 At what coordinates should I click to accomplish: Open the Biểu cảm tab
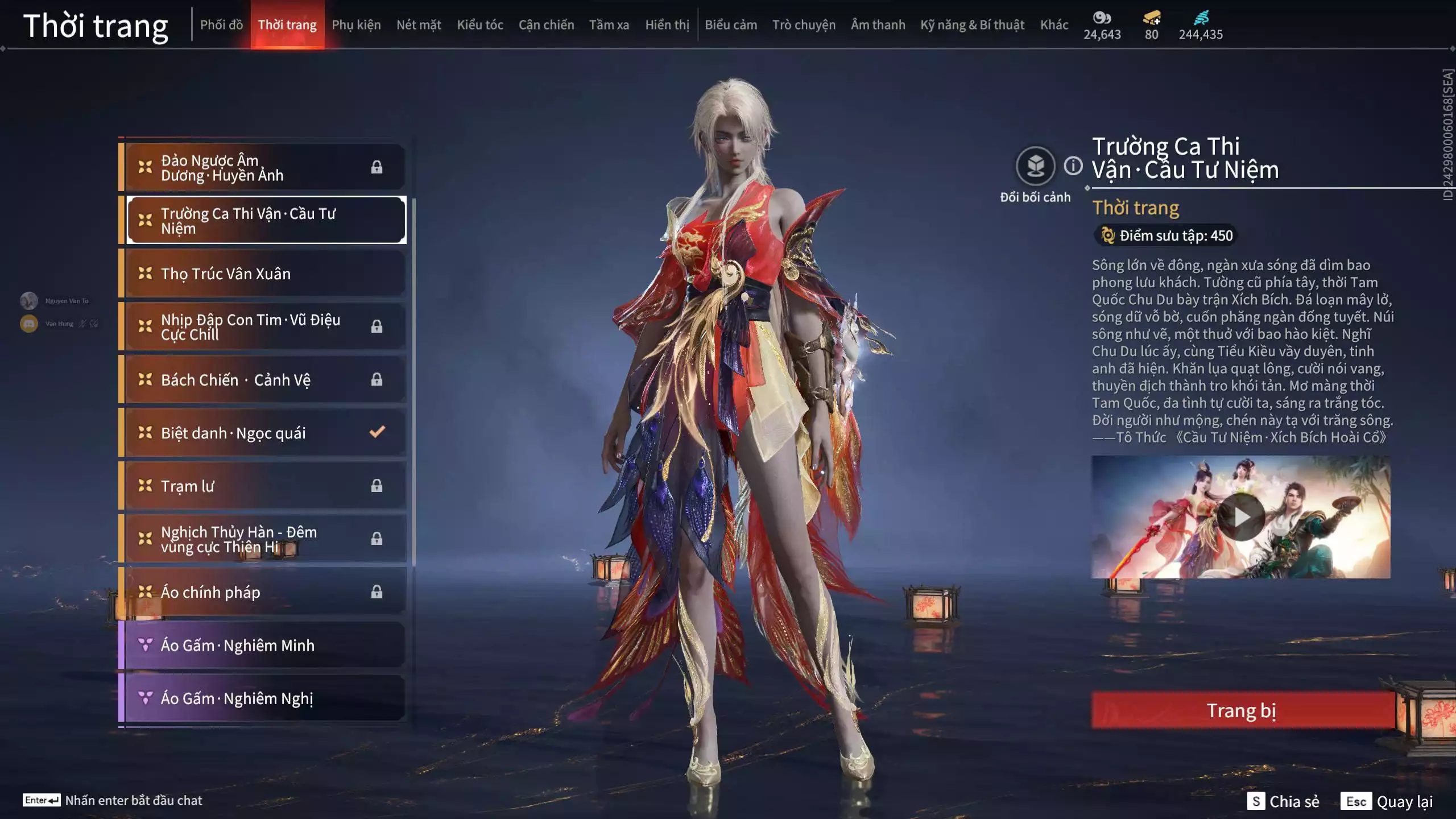point(731,25)
